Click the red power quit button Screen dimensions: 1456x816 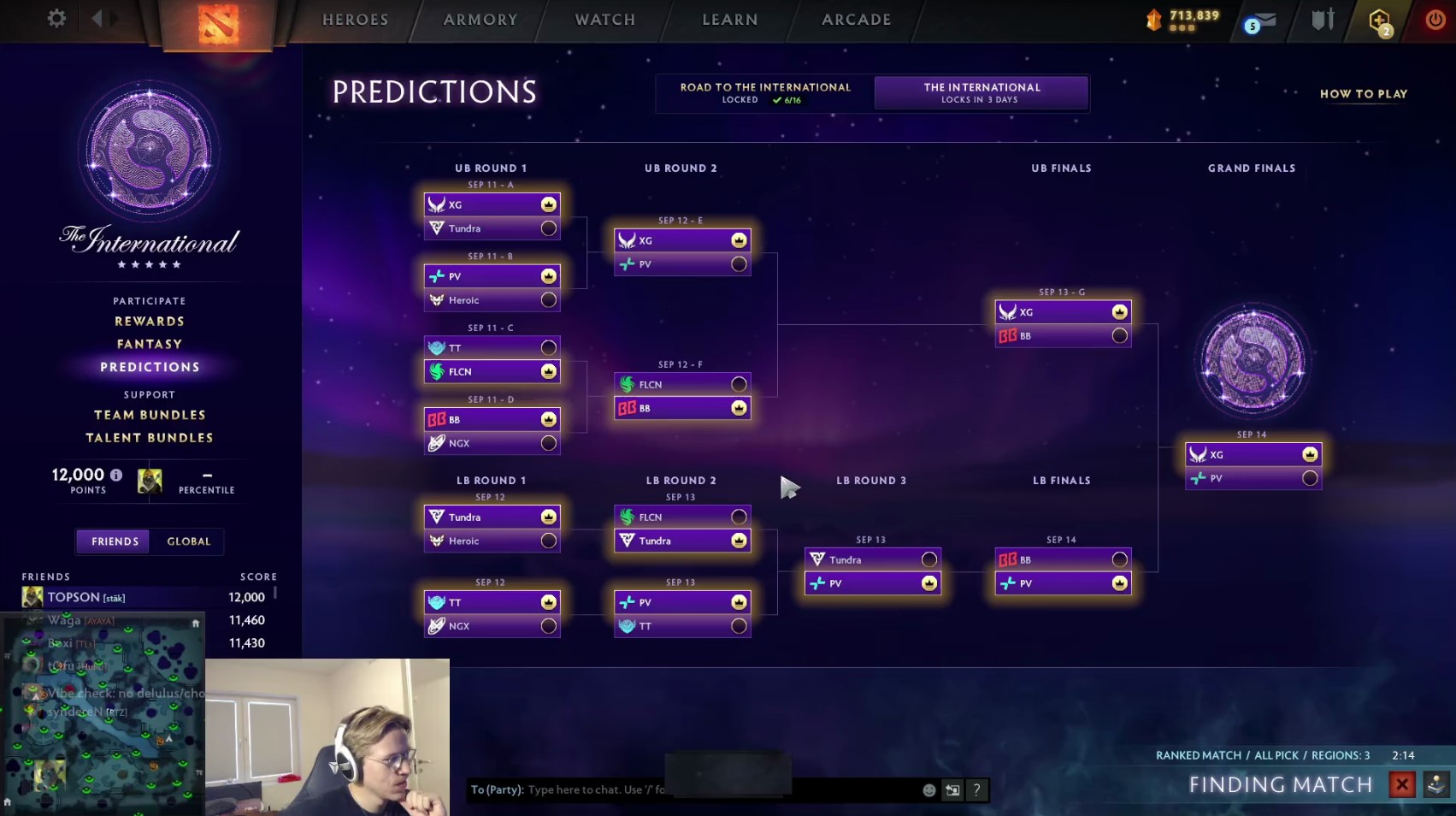pyautogui.click(x=1435, y=19)
